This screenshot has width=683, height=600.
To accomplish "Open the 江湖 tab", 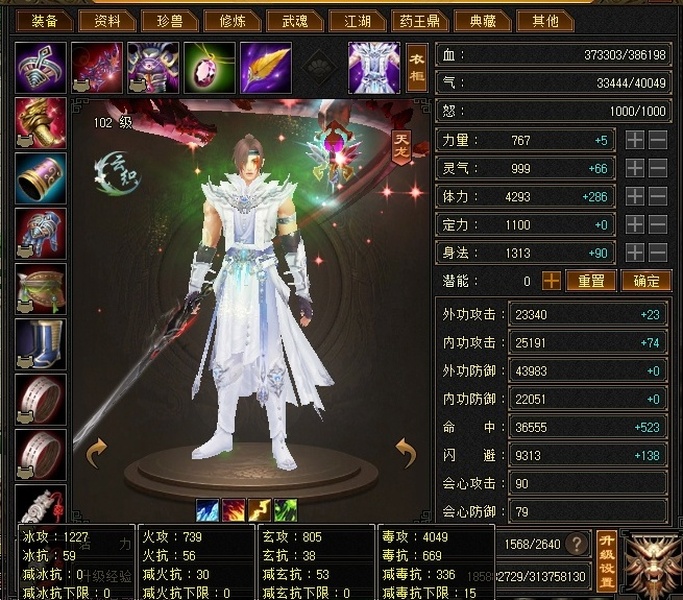I will coord(357,20).
